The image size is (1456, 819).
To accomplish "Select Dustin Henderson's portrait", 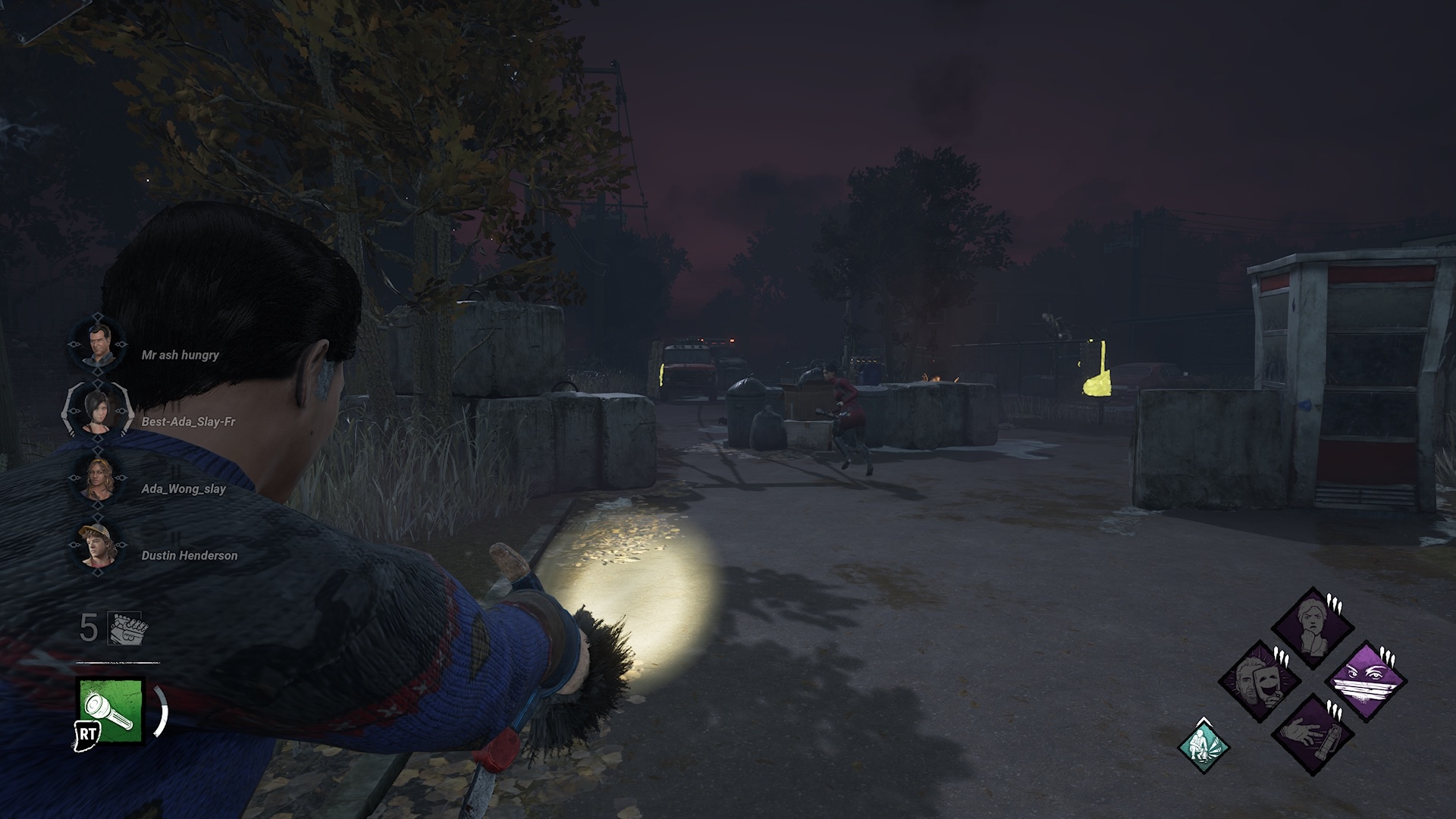I will pos(98,546).
